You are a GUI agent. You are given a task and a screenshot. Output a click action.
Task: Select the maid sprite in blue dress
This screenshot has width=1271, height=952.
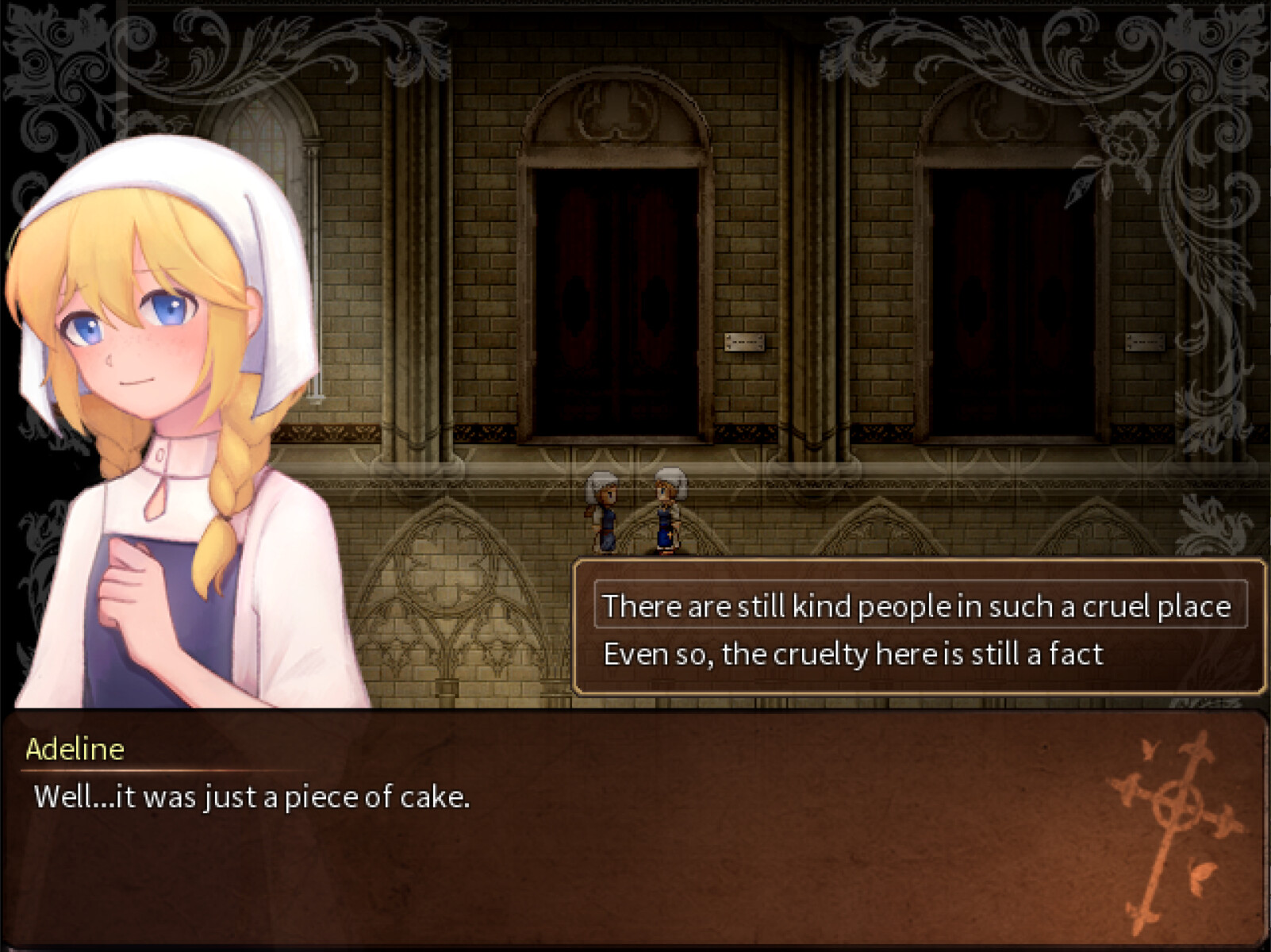(666, 512)
